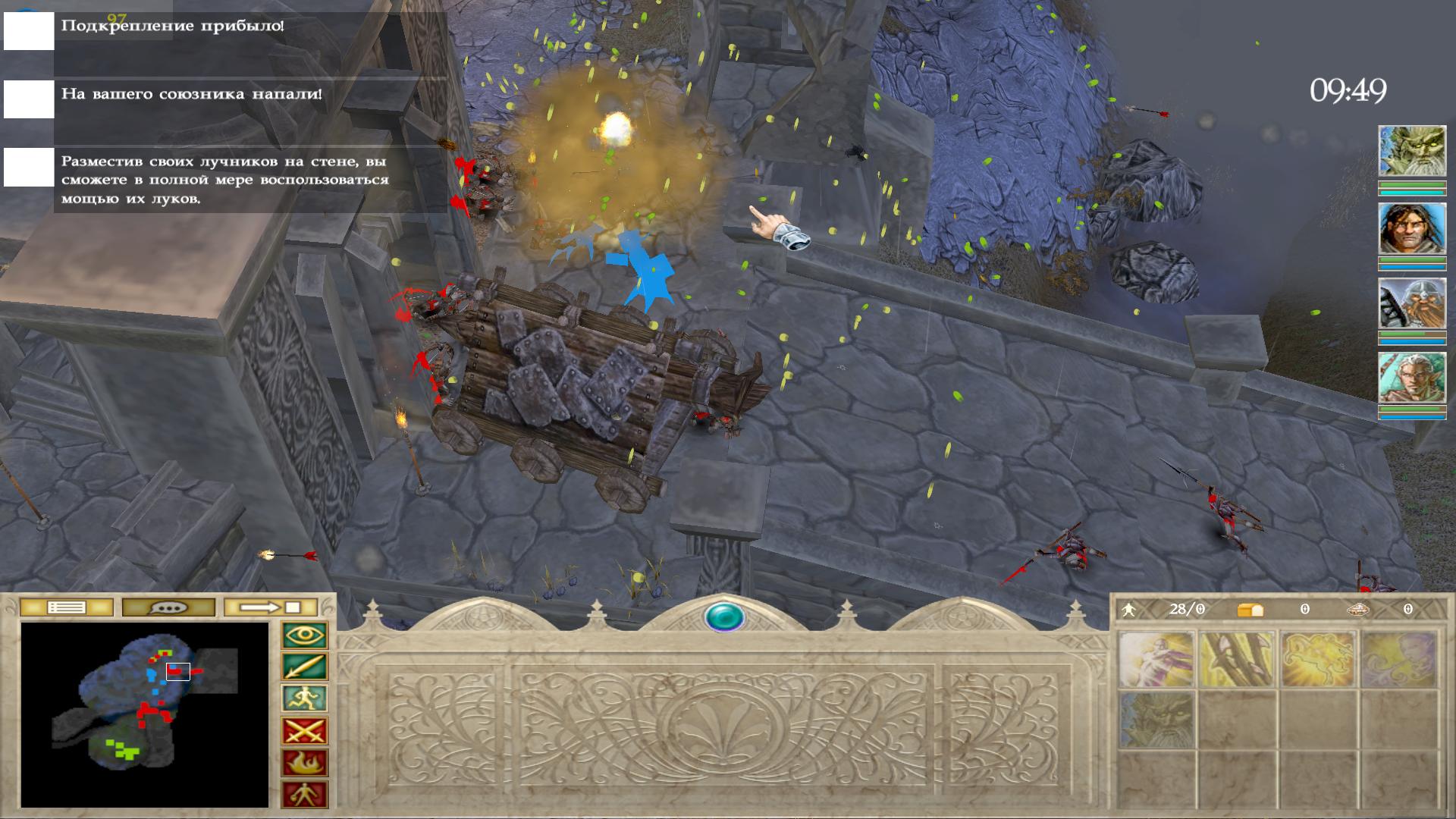This screenshot has width=1456, height=819.
Task: Cast the purple wind-blowing face spell
Action: pos(1398,660)
